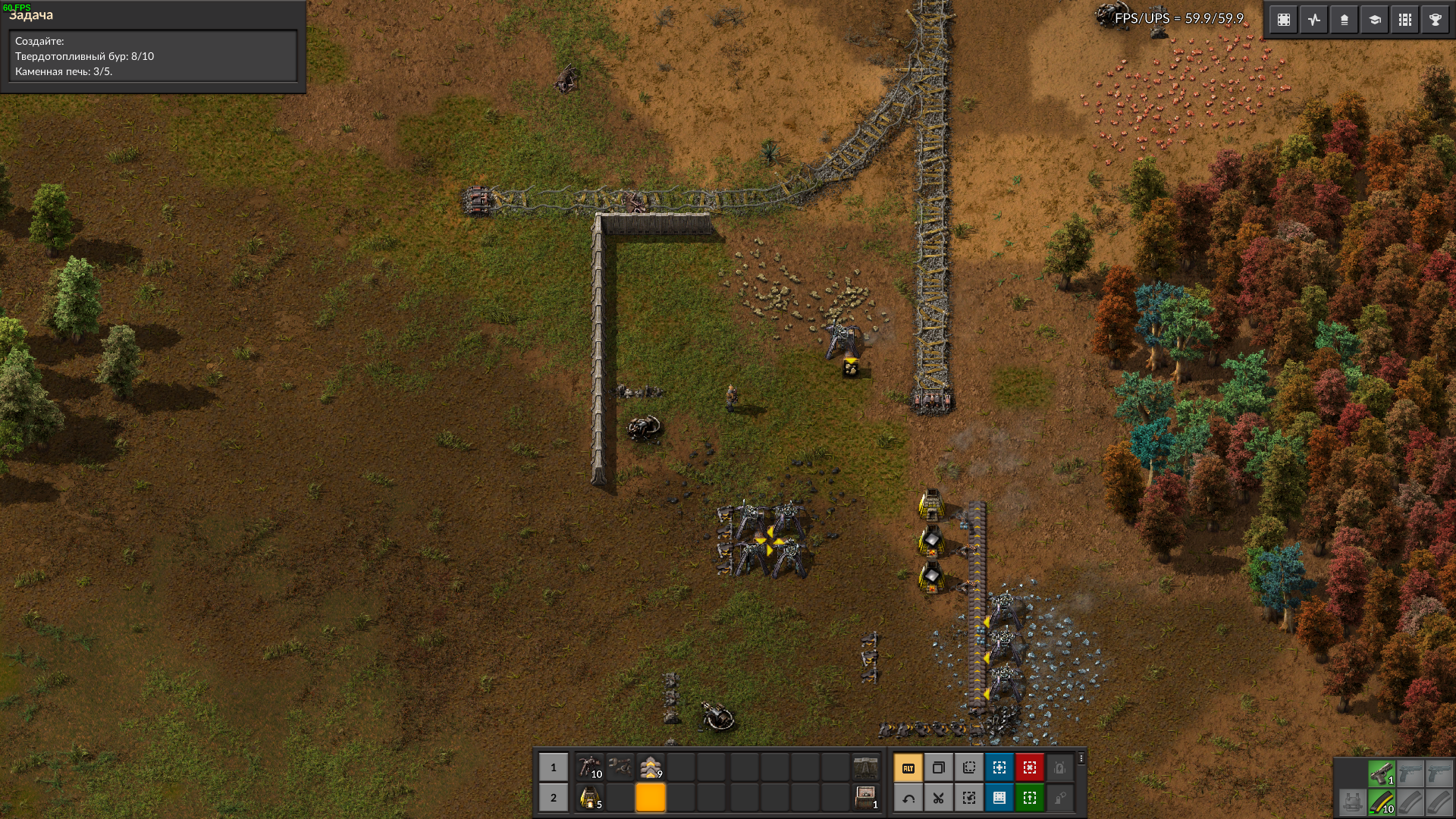Image resolution: width=1456 pixels, height=819 pixels.
Task: Pick the stone wall hotbar slot
Action: 865,767
